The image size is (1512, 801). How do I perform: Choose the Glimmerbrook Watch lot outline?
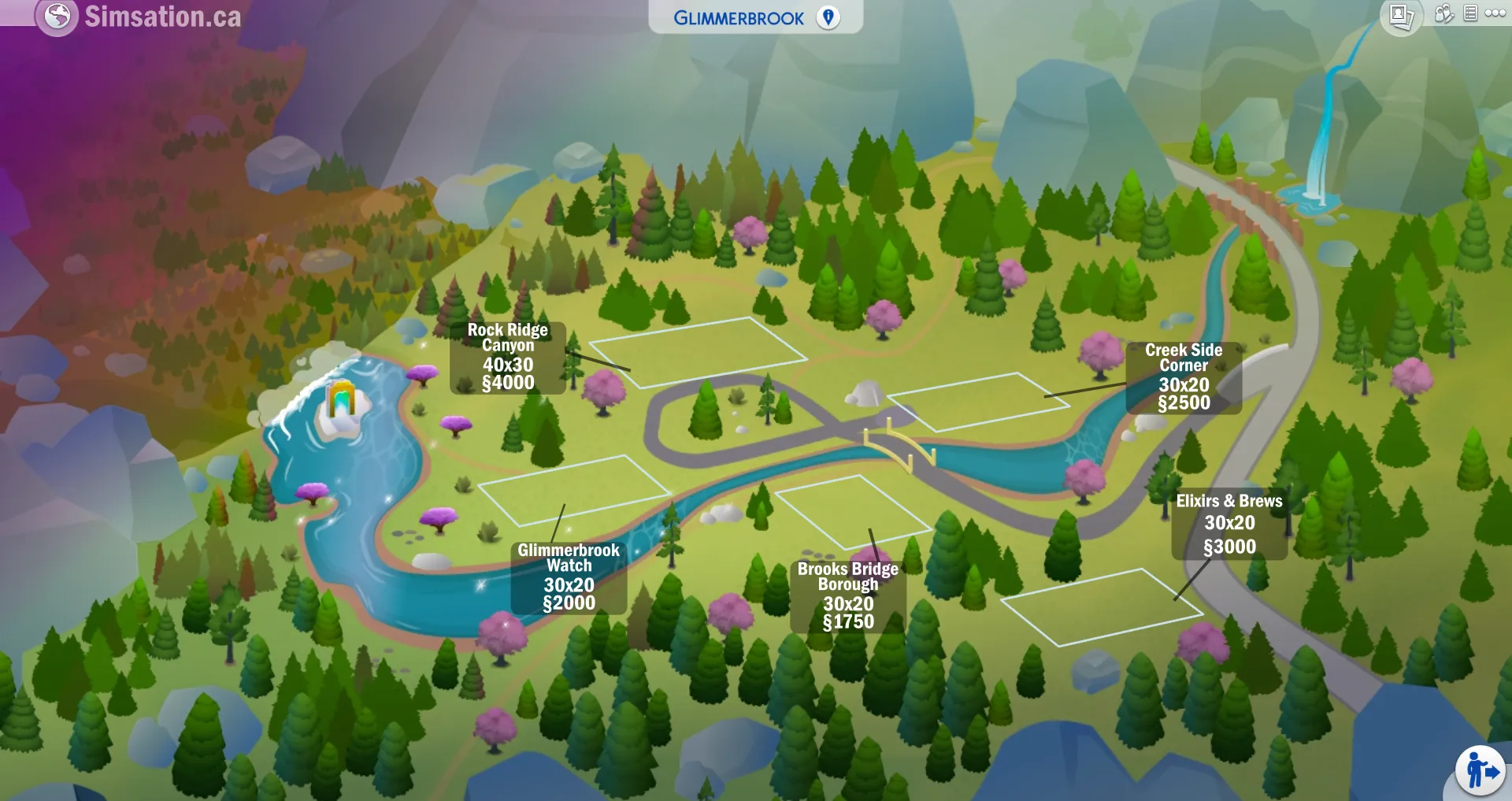573,489
